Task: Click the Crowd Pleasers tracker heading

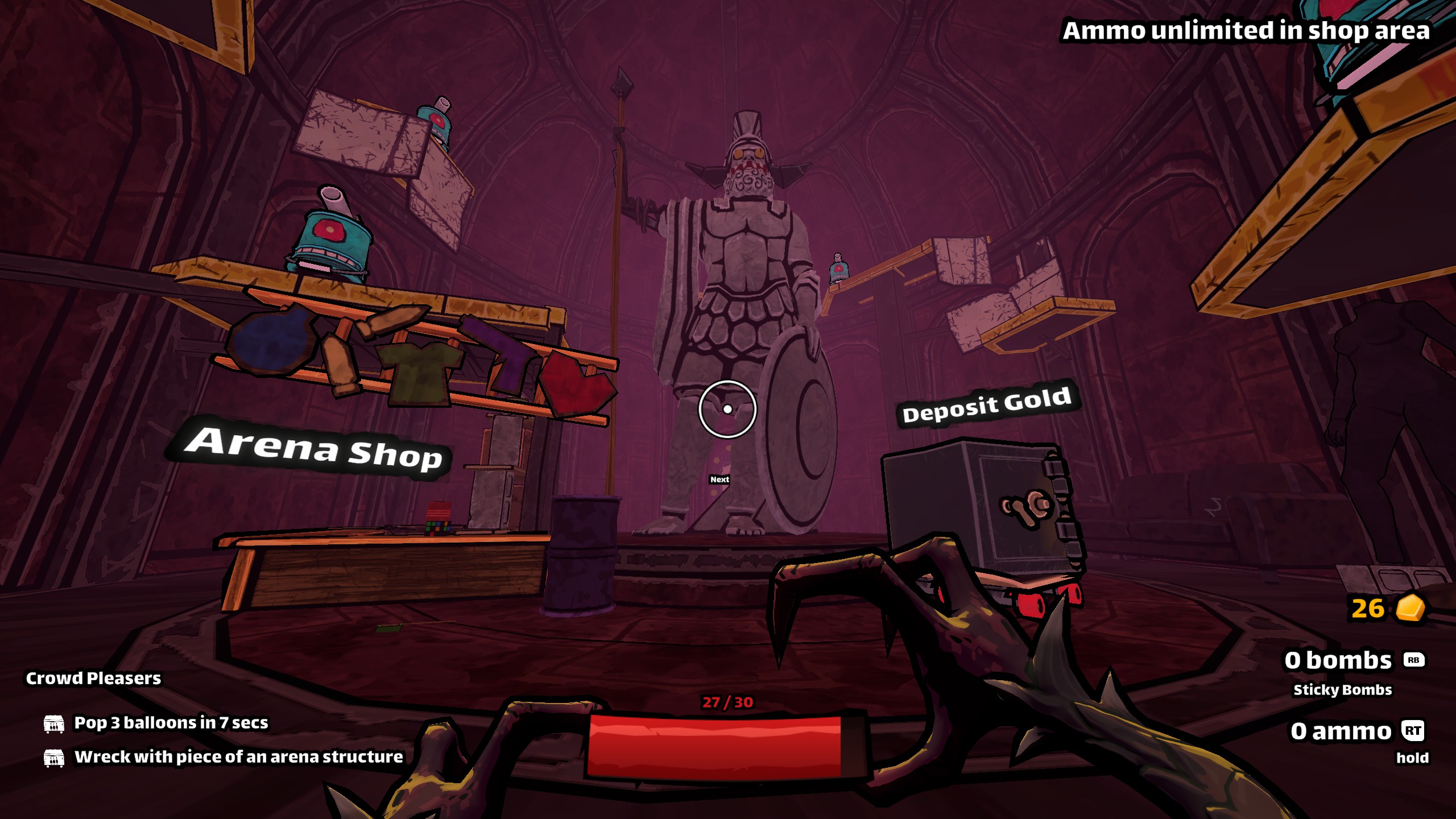Action: coord(93,678)
